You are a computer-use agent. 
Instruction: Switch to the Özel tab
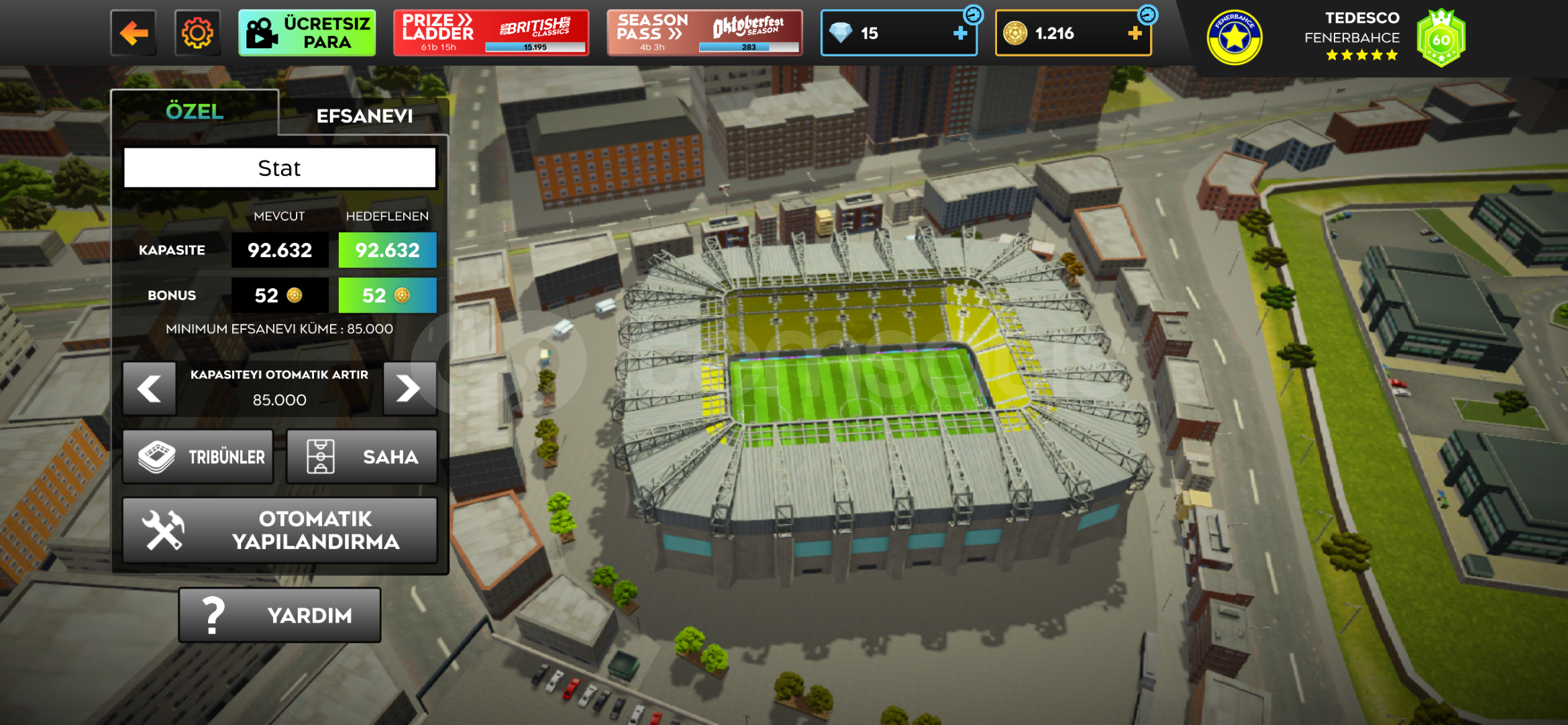coord(195,111)
